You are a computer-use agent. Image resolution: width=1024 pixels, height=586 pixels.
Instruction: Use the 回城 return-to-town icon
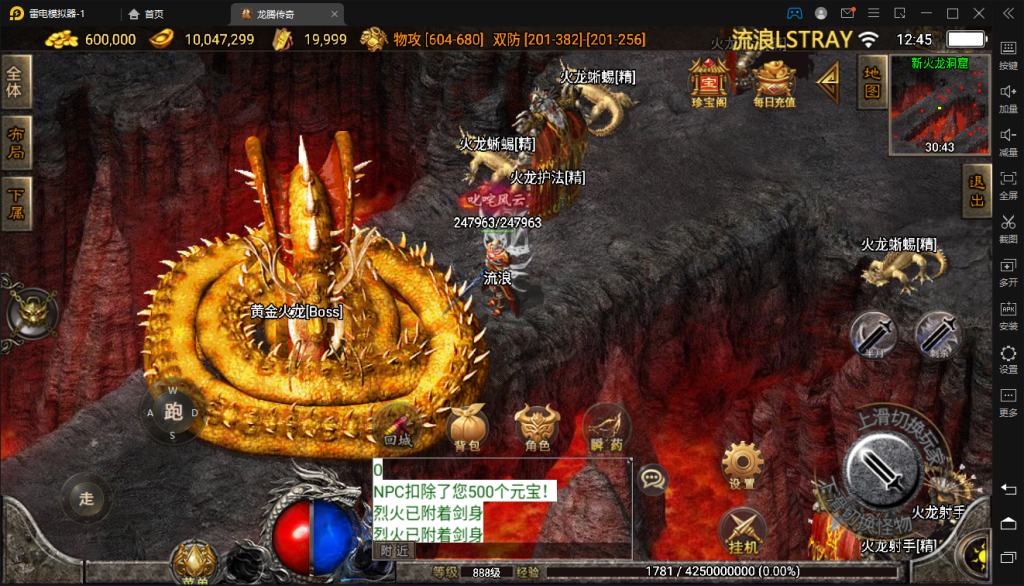pos(397,426)
